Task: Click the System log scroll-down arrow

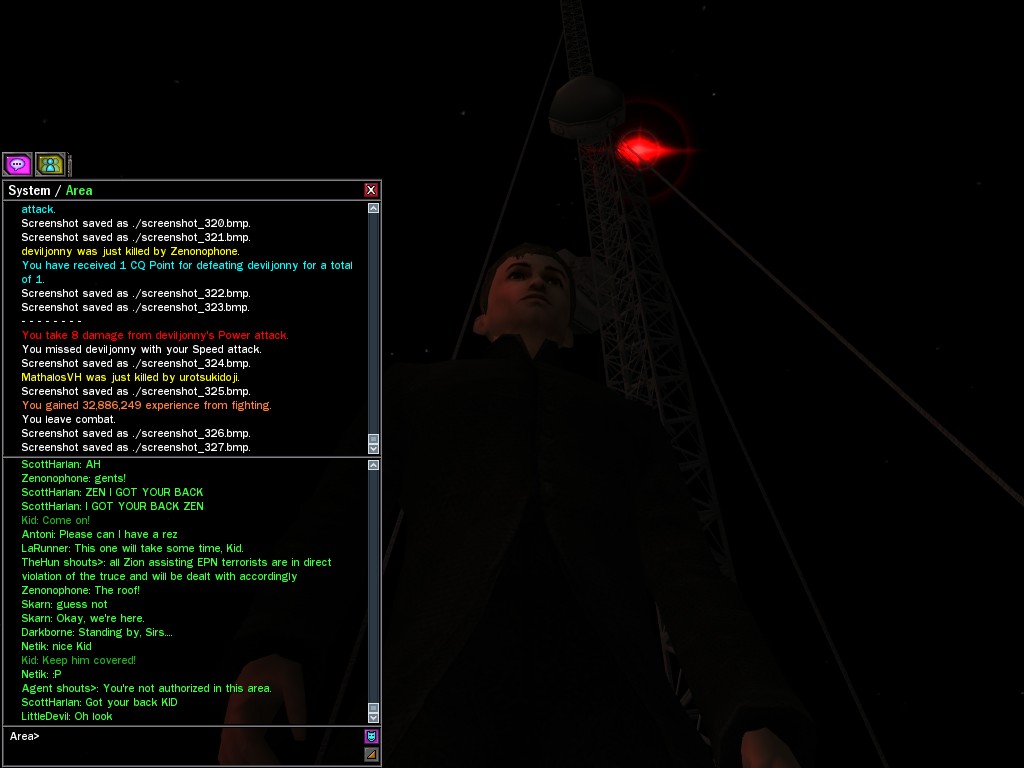Action: [x=374, y=449]
